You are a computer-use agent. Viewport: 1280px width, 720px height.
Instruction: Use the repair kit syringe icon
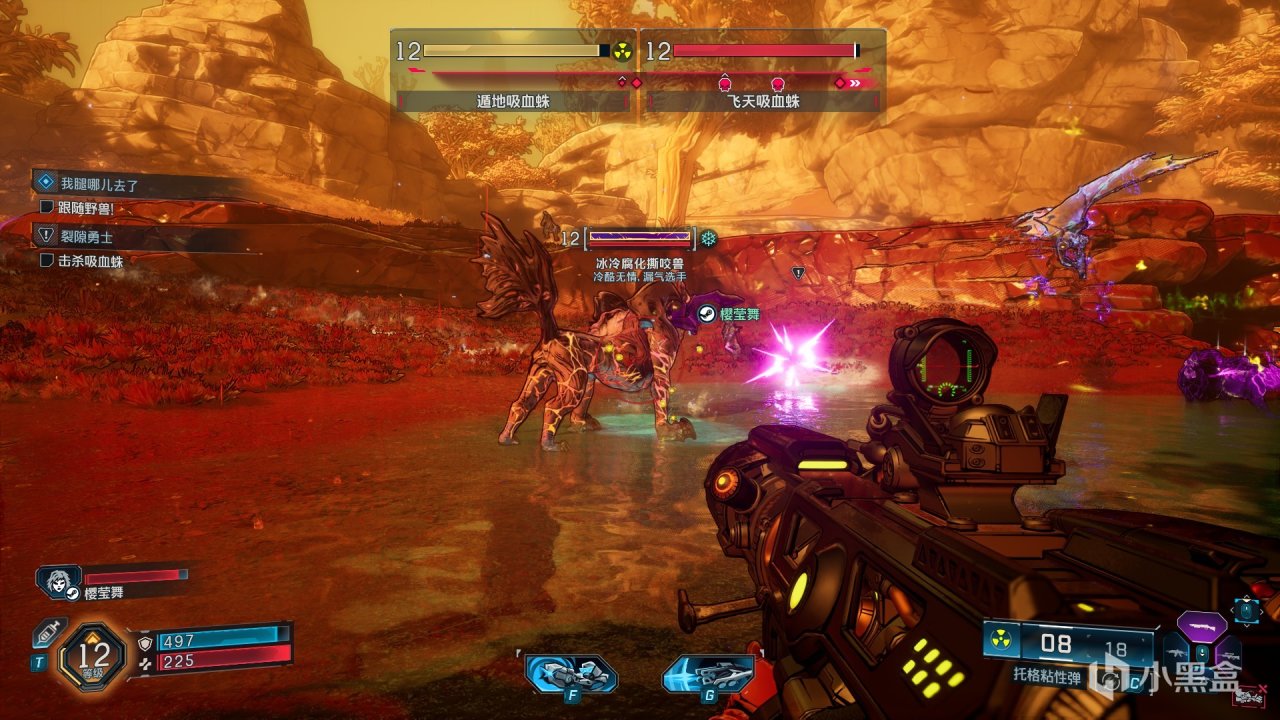pos(48,633)
